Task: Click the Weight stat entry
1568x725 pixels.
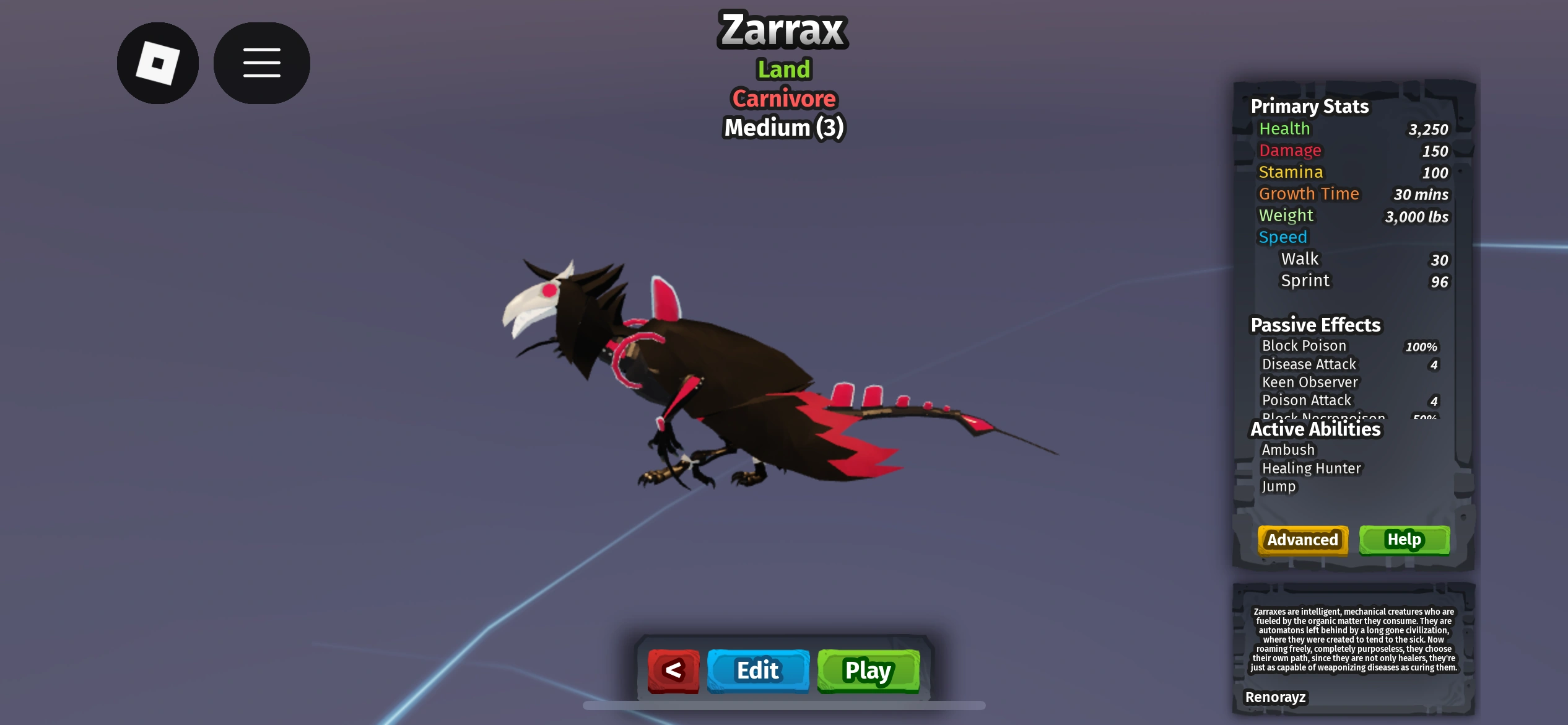Action: (1286, 216)
